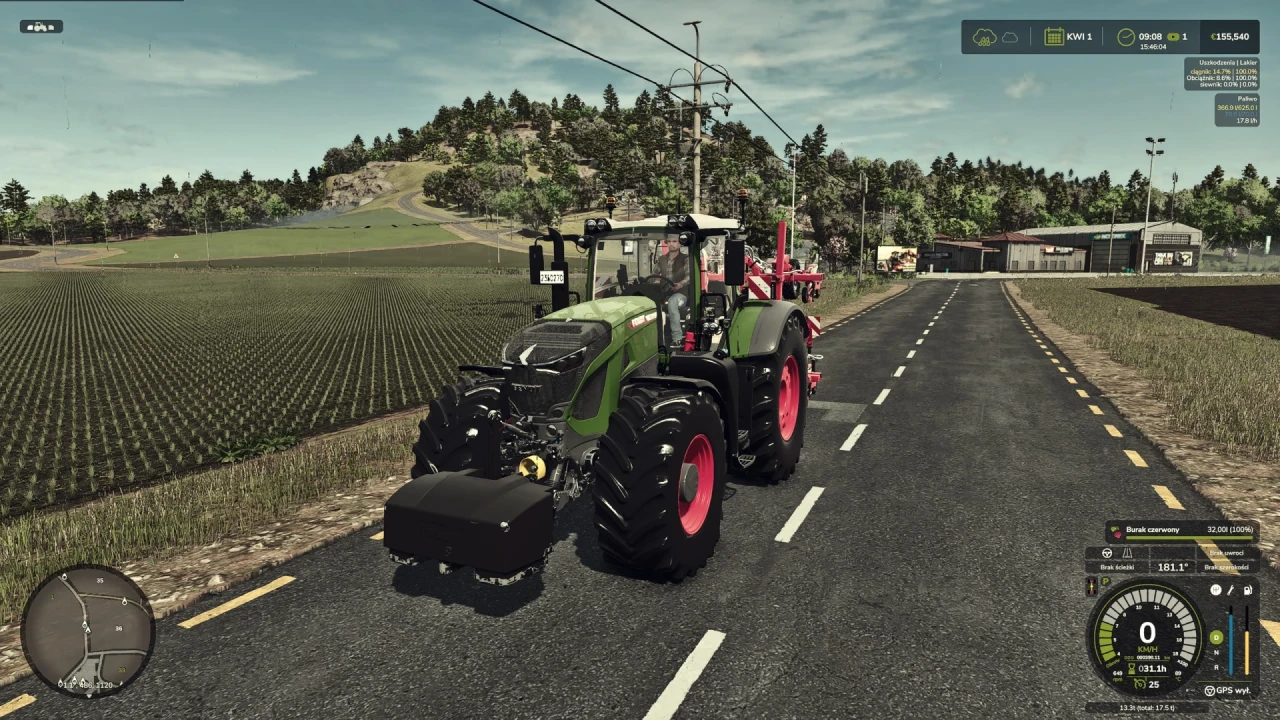Click the Burak czerwony fill level bar
The width and height of the screenshot is (1280, 720).
point(1190,537)
